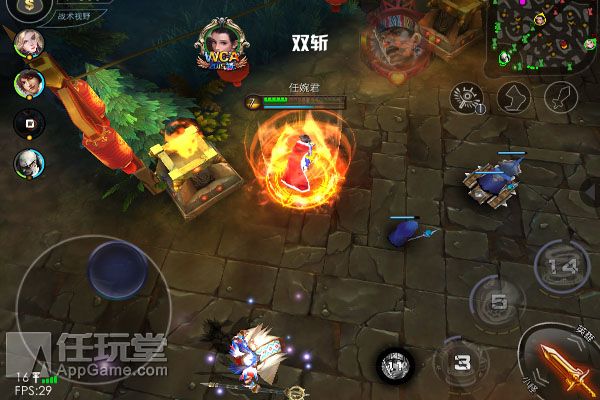This screenshot has height=400, width=600.
Task: Tap the skill on 5-second cooldown
Action: [x=499, y=301]
